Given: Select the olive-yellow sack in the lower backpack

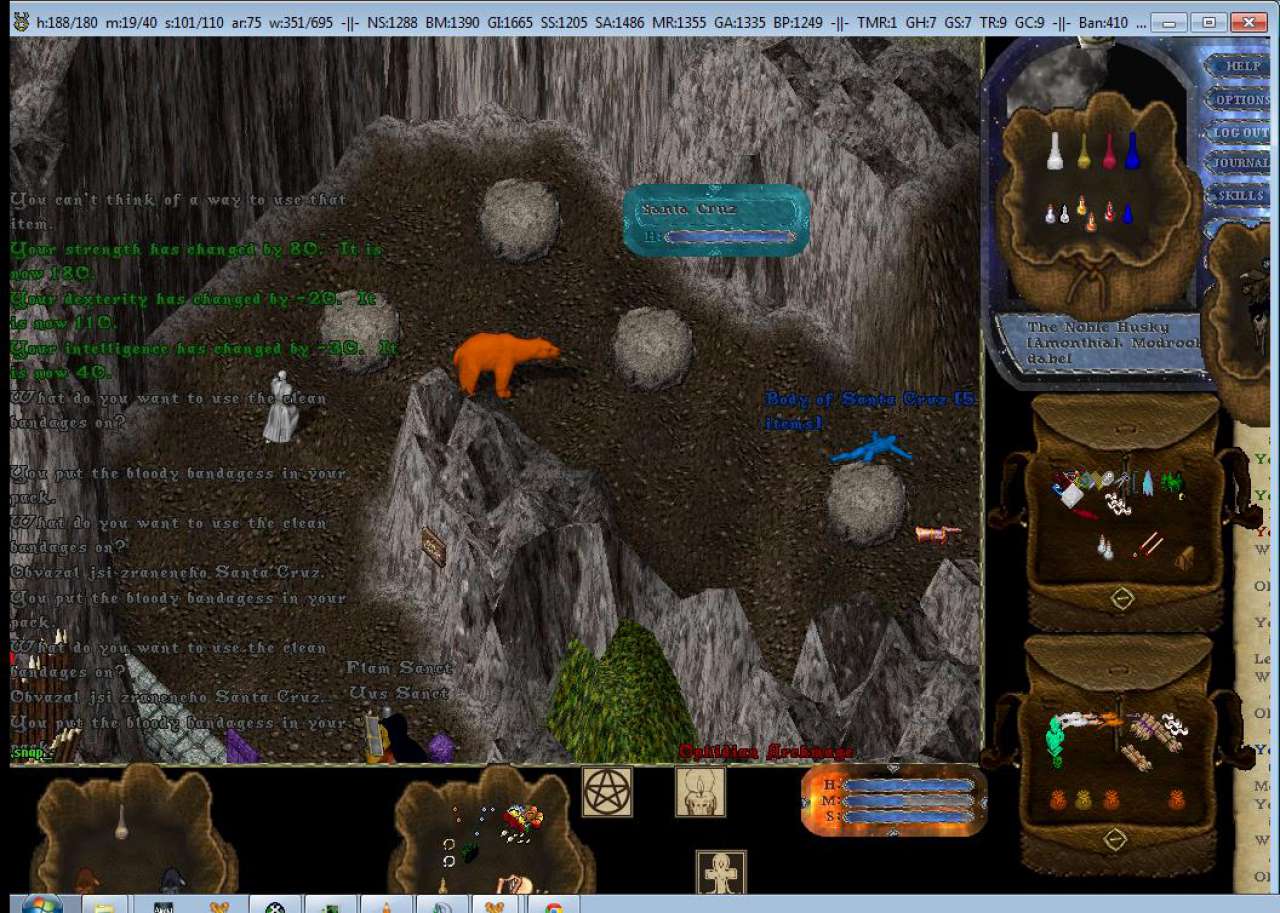Looking at the screenshot, I should 1084,800.
